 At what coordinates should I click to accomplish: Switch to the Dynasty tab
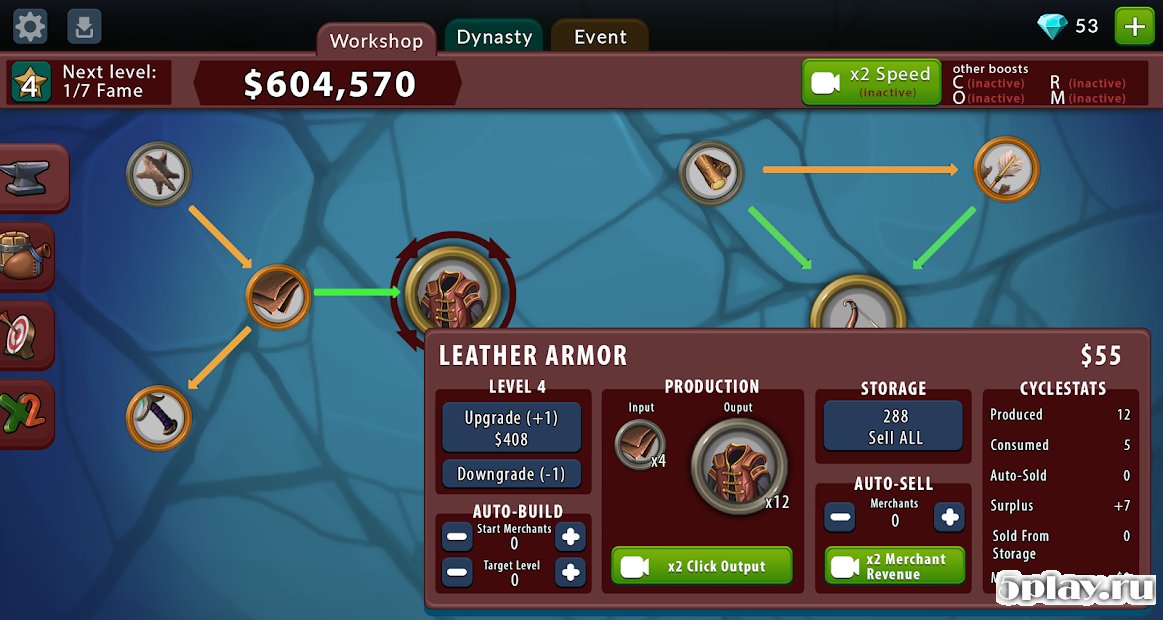[494, 37]
